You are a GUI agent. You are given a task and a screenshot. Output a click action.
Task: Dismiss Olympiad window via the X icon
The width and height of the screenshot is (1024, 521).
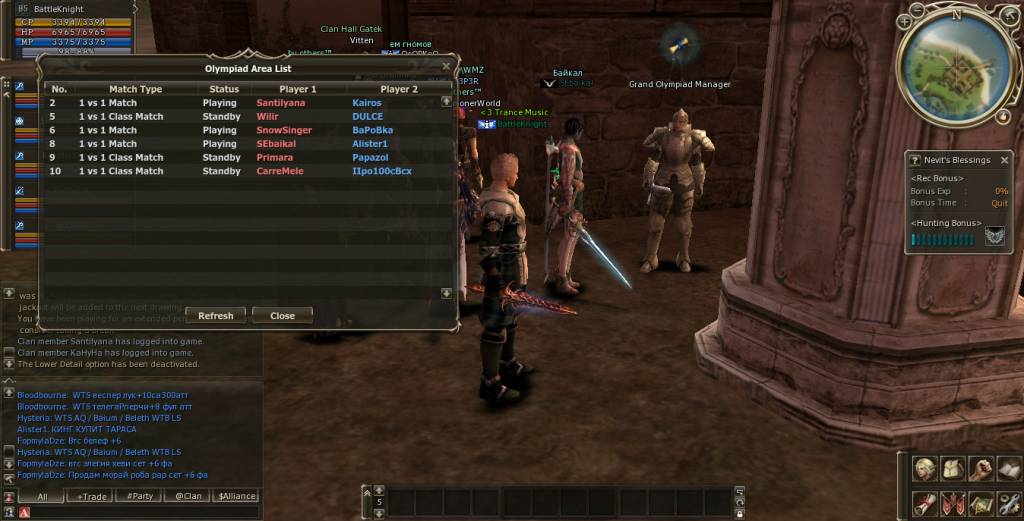pyautogui.click(x=446, y=68)
